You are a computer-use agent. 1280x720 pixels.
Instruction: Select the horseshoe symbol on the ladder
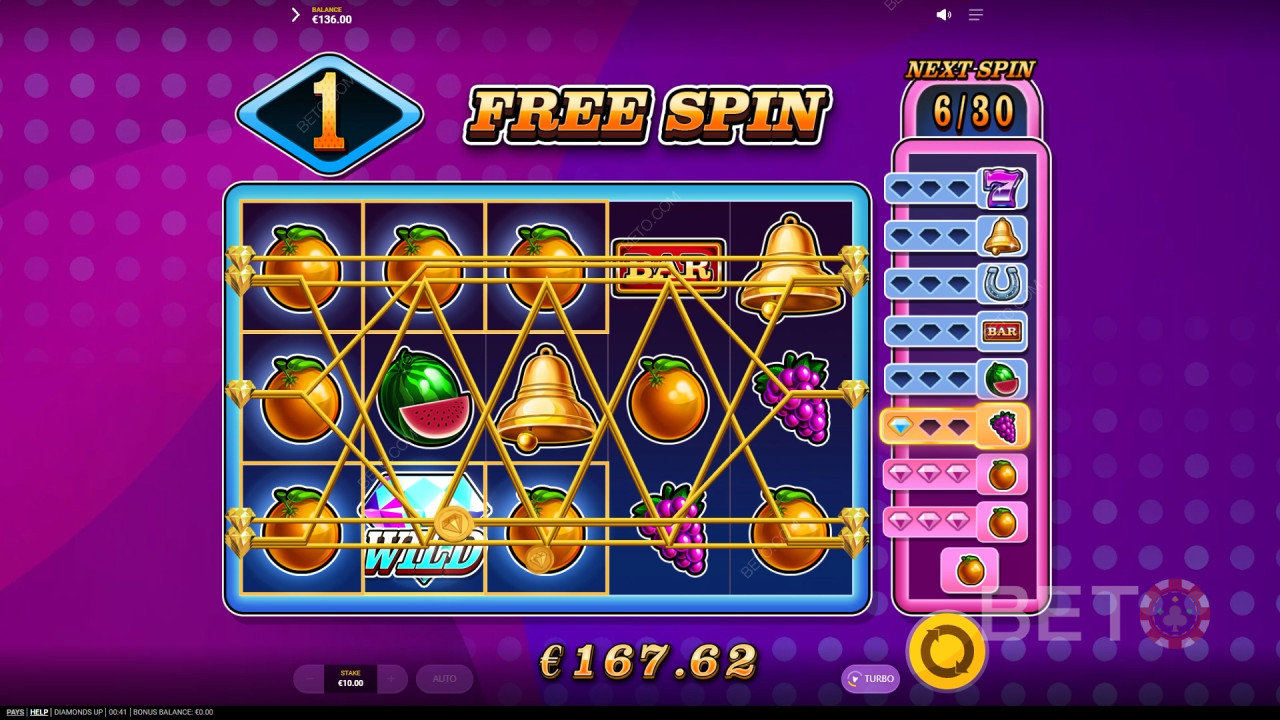click(x=1002, y=283)
